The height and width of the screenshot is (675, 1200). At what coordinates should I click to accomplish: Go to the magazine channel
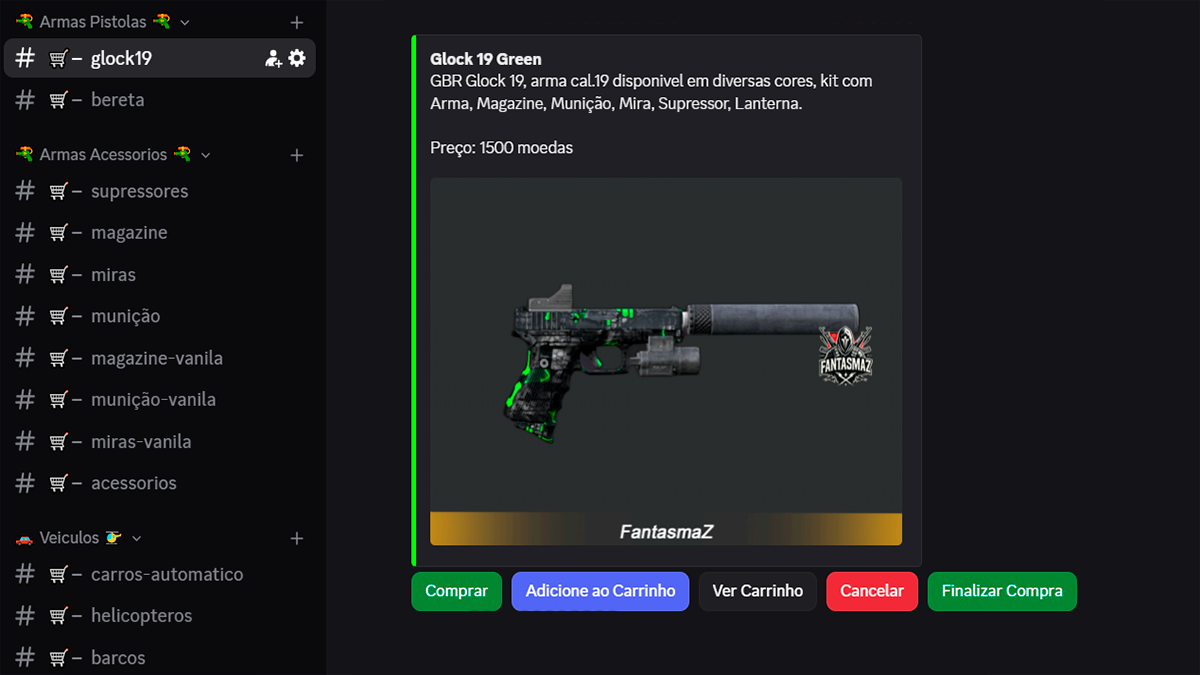pyautogui.click(x=129, y=233)
